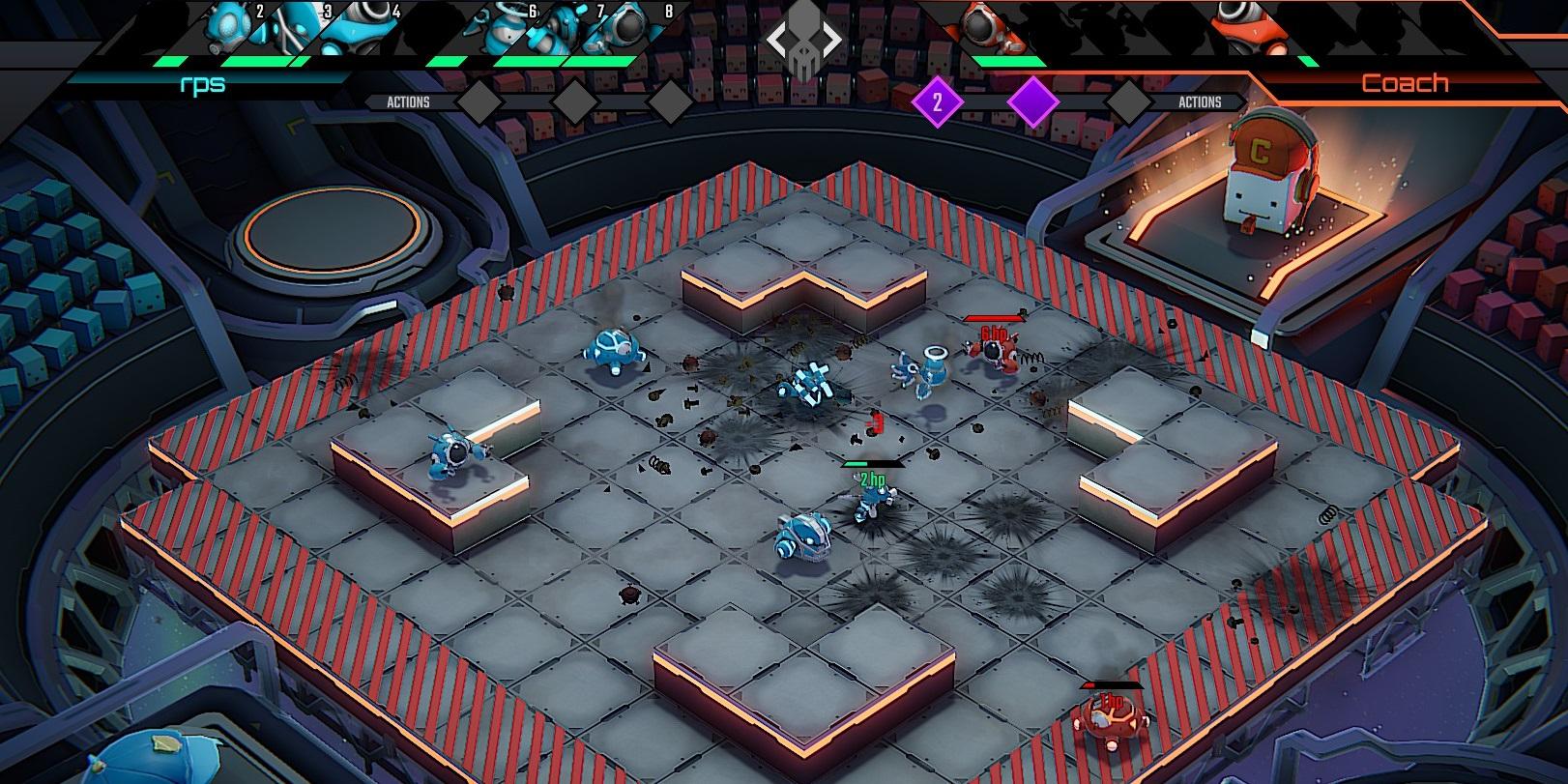Open the rps team name banner
The height and width of the screenshot is (784, 1568).
pyautogui.click(x=203, y=84)
